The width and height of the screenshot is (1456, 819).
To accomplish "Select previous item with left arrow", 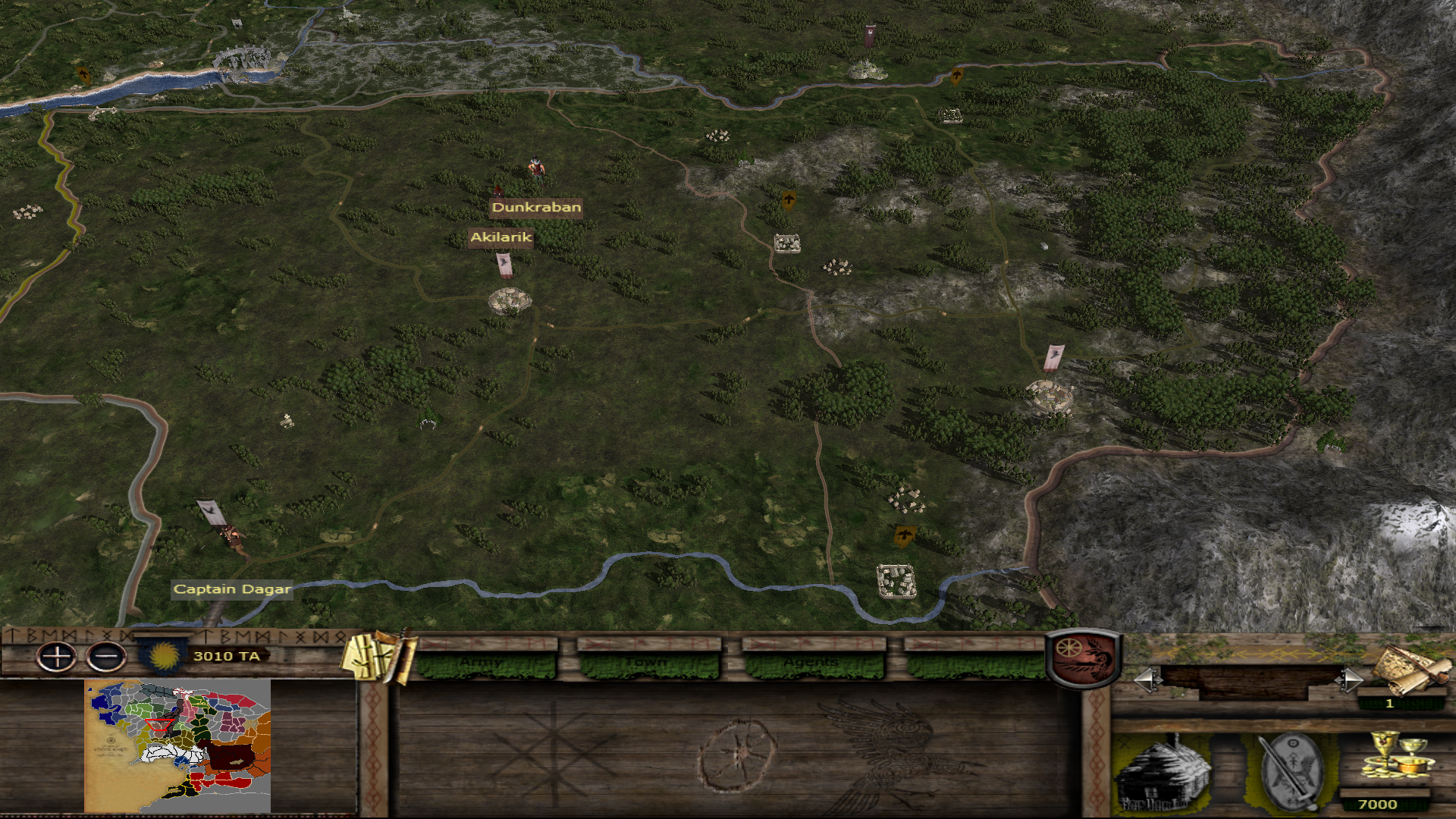I will click(x=1146, y=679).
